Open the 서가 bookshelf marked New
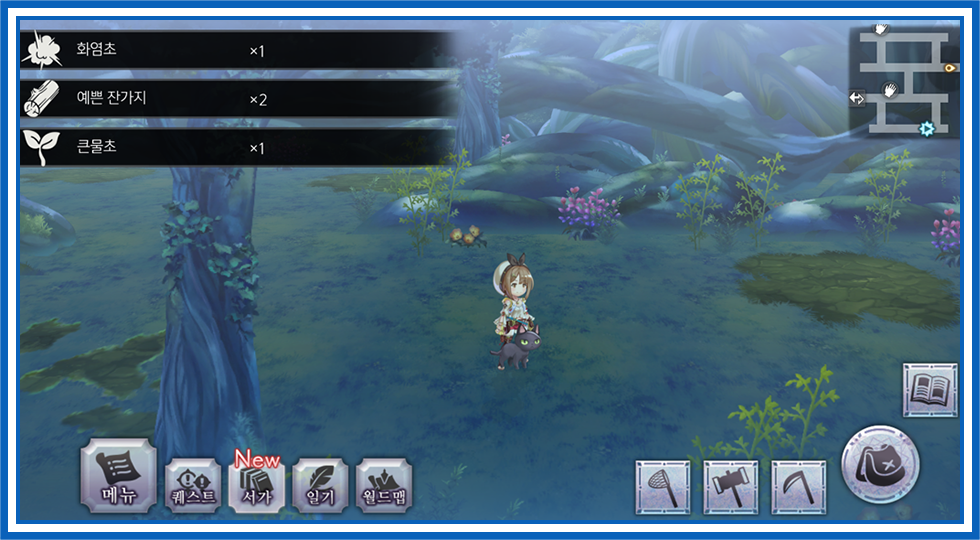The width and height of the screenshot is (980, 540). pyautogui.click(x=256, y=486)
